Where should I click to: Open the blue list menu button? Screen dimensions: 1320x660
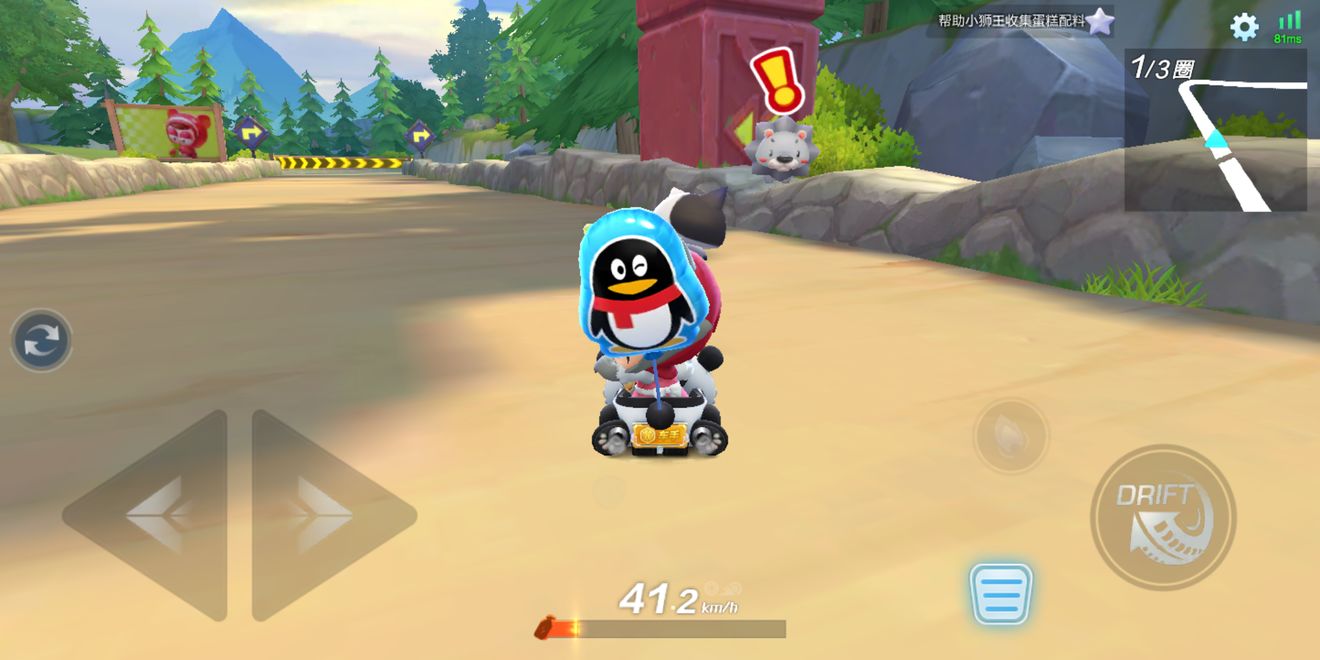pyautogui.click(x=1000, y=594)
